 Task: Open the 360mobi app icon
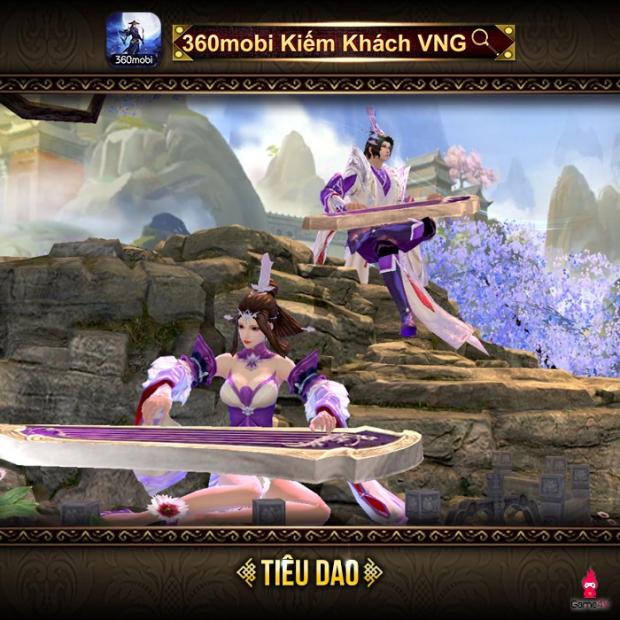click(x=134, y=39)
